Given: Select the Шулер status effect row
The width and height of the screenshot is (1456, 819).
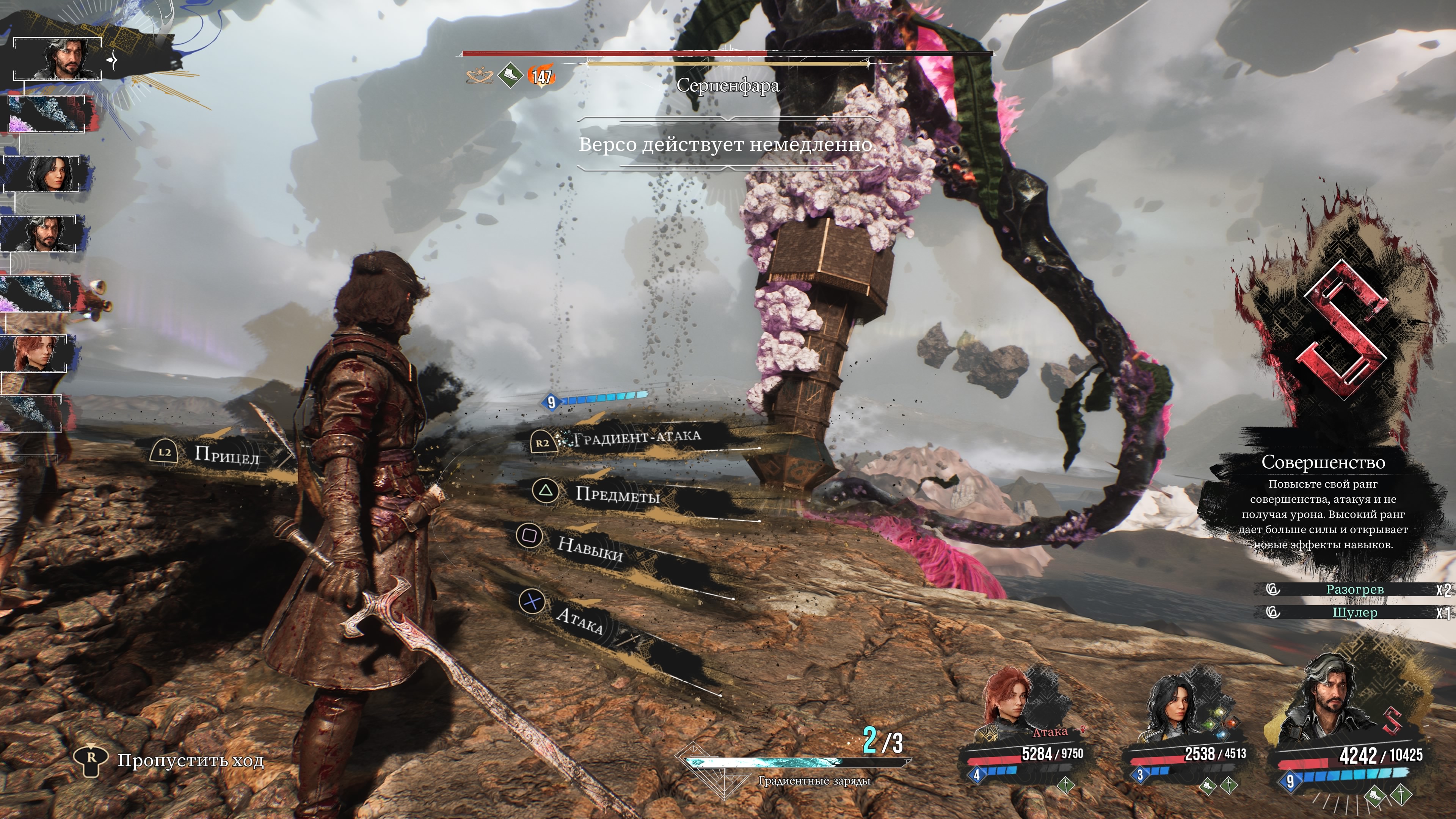Looking at the screenshot, I should pyautogui.click(x=1354, y=613).
